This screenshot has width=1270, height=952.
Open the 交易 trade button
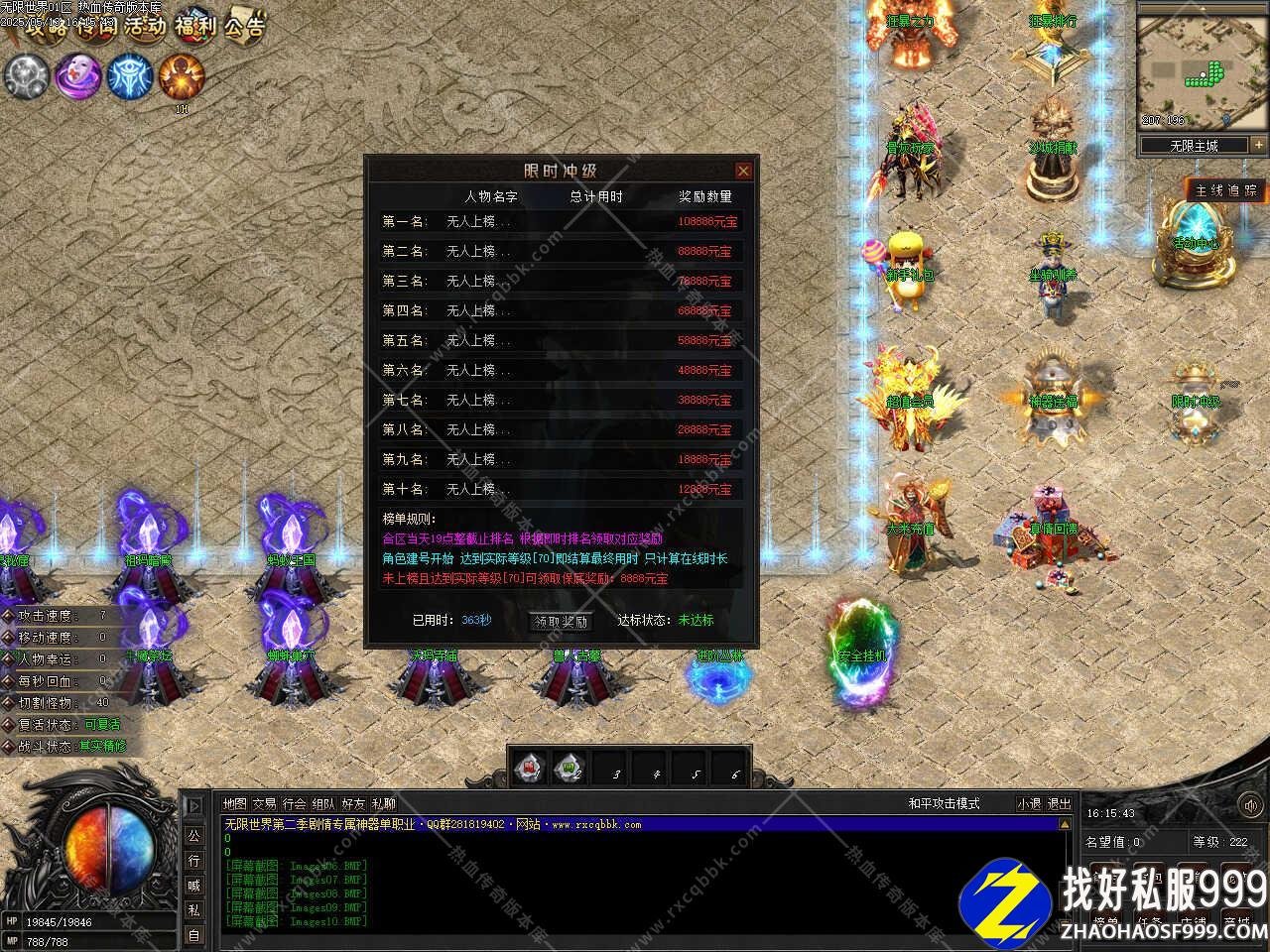[x=264, y=804]
